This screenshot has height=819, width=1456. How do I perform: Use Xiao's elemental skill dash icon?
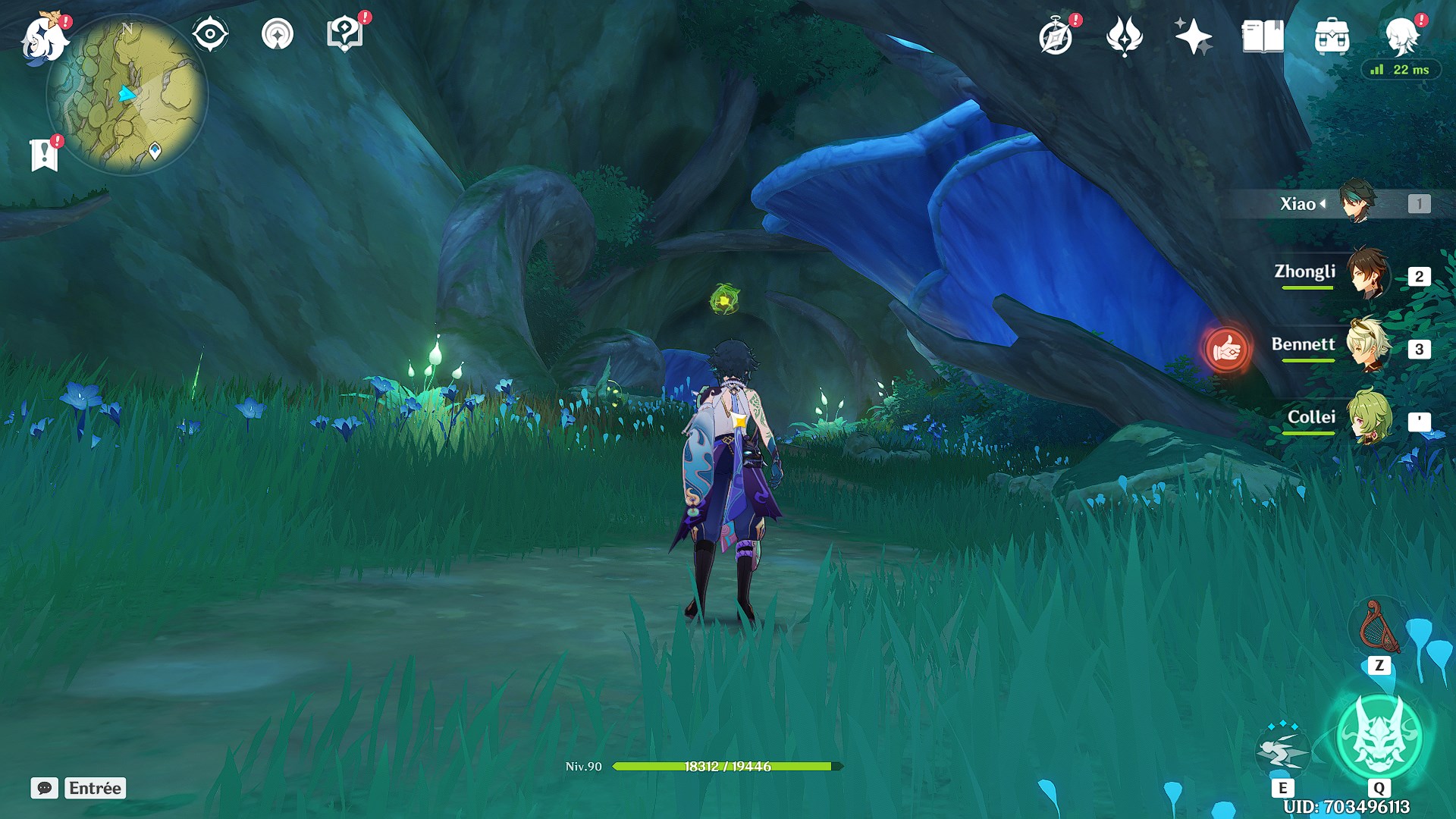(1282, 751)
